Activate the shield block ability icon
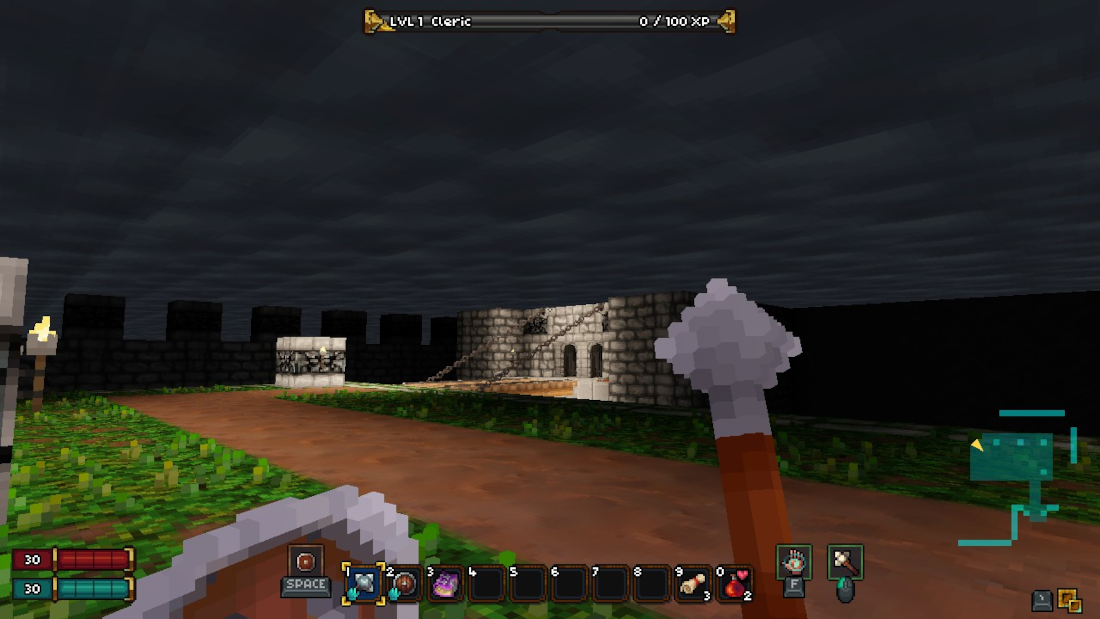The width and height of the screenshot is (1100, 619). click(305, 561)
